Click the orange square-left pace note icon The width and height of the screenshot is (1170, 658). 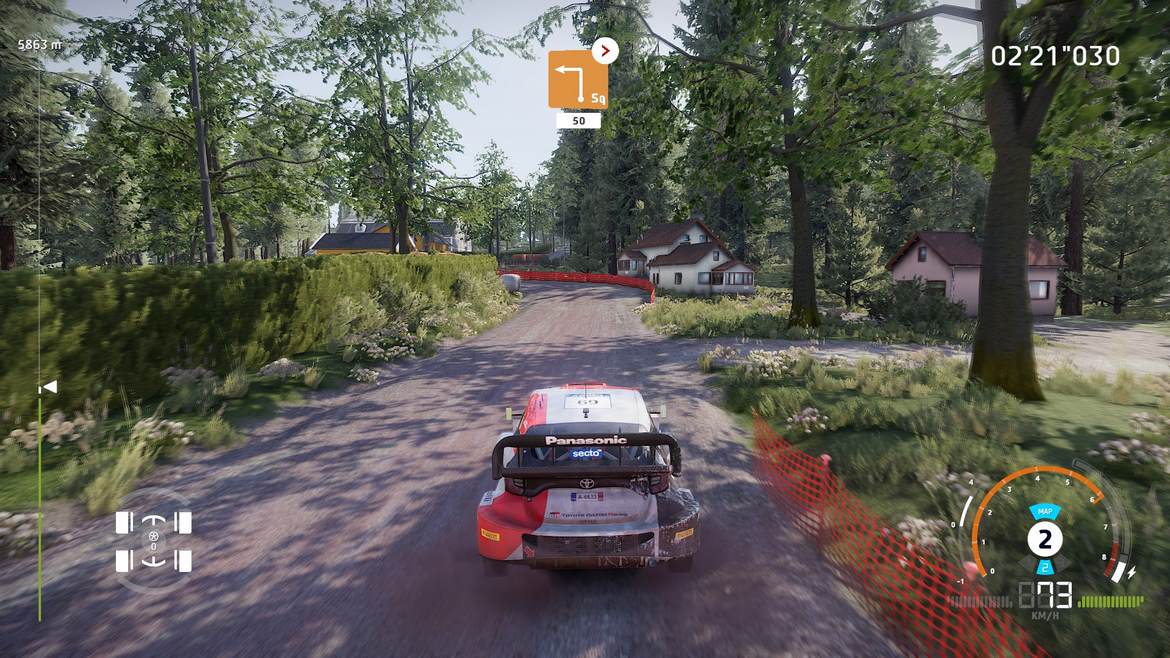click(577, 79)
